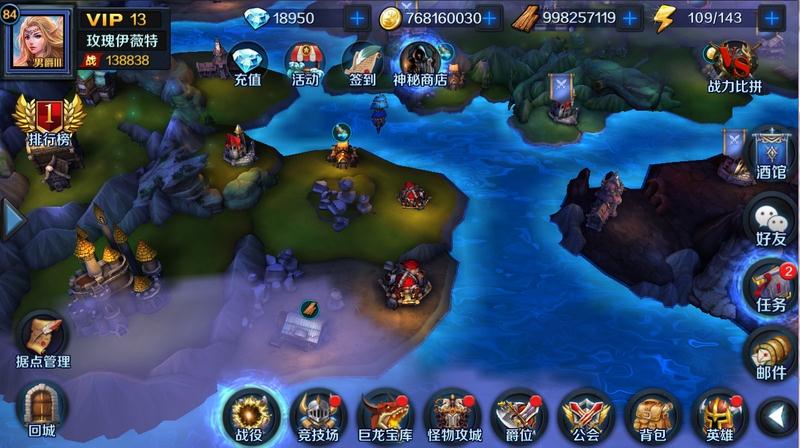Open the 签到 daily sign-in
This screenshot has height=448, width=800.
tap(361, 63)
